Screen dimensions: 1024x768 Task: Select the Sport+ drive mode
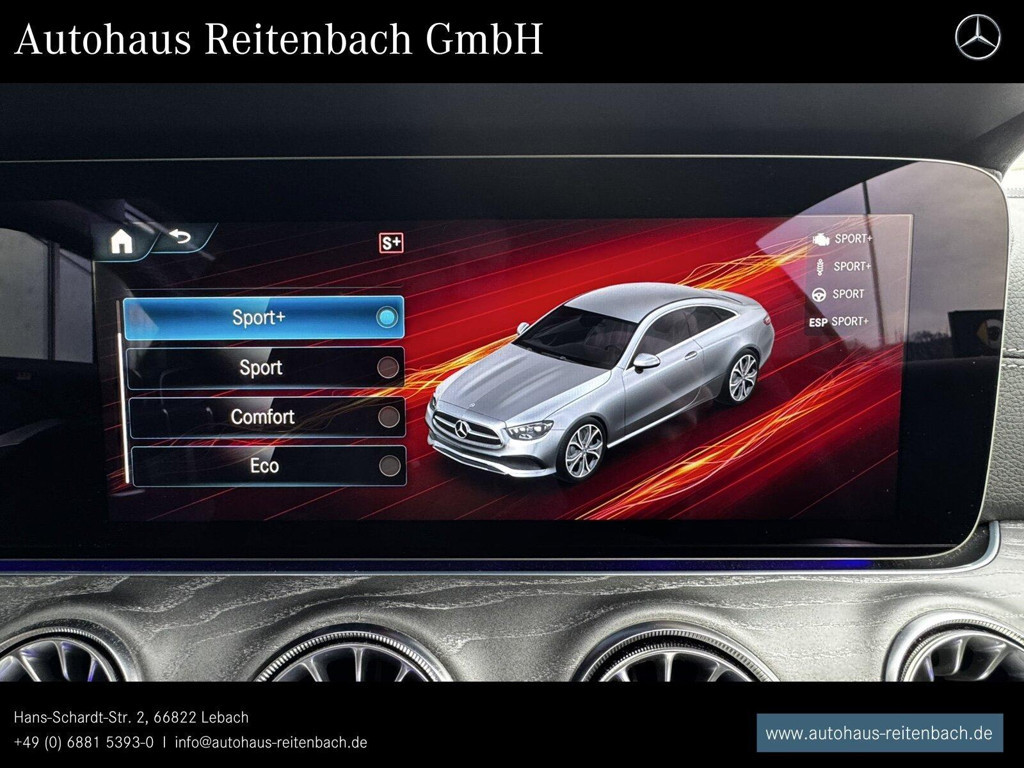click(263, 317)
